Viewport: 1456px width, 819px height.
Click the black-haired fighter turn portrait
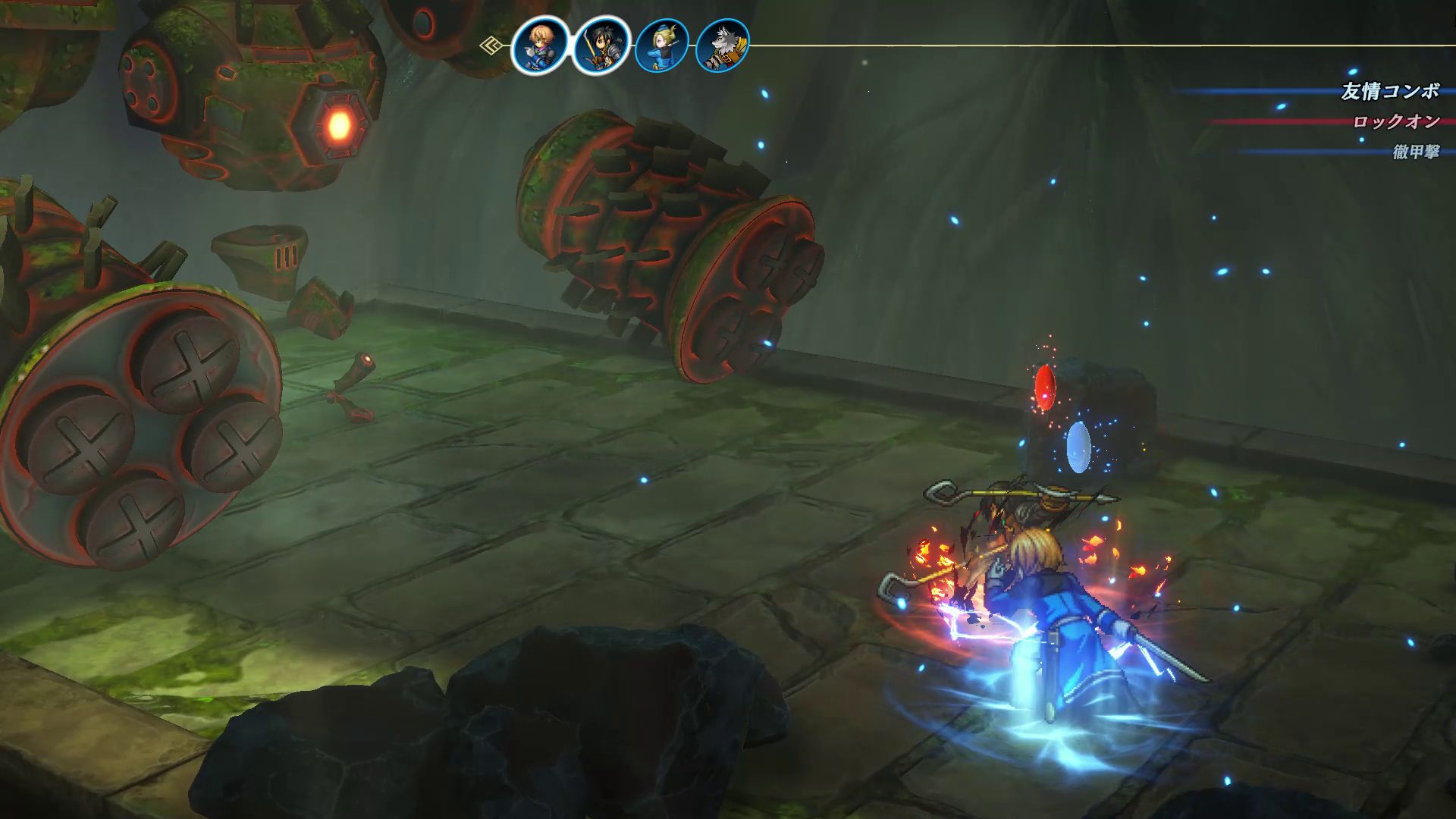pyautogui.click(x=601, y=45)
